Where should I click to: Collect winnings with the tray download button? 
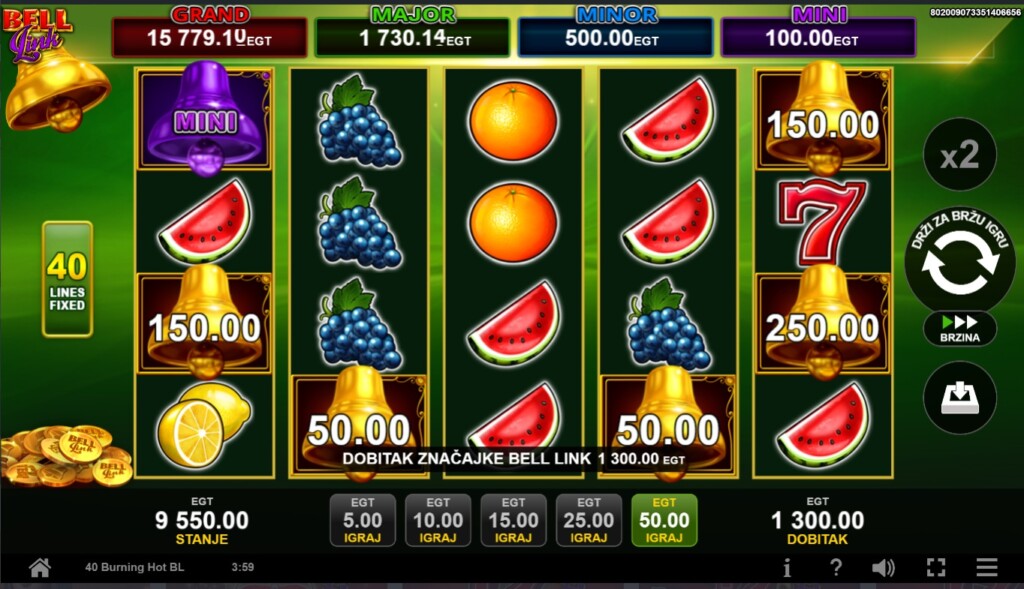[x=959, y=397]
